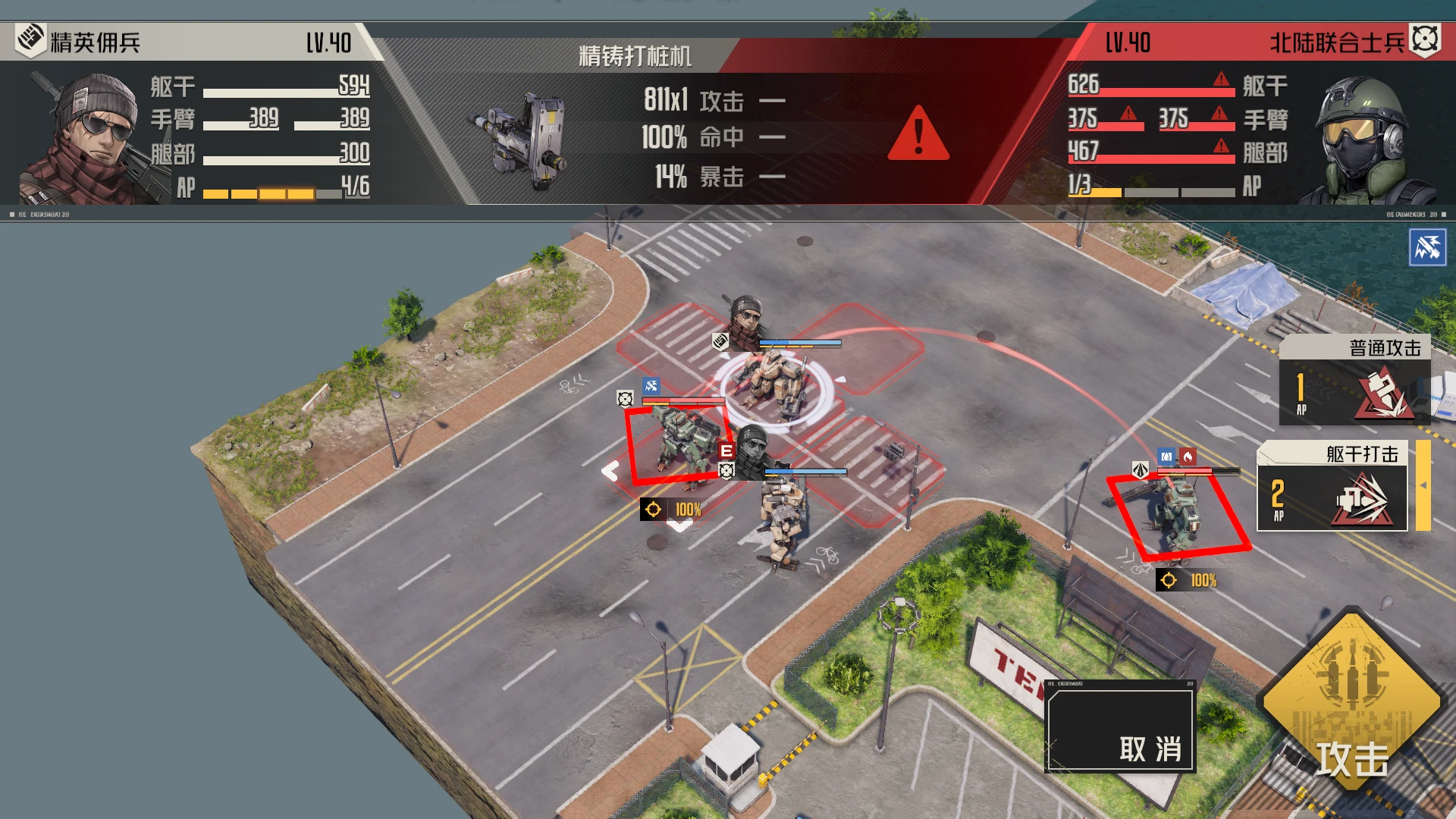Target the enemy mech with E marker
This screenshot has width=1456, height=819.
[x=679, y=444]
